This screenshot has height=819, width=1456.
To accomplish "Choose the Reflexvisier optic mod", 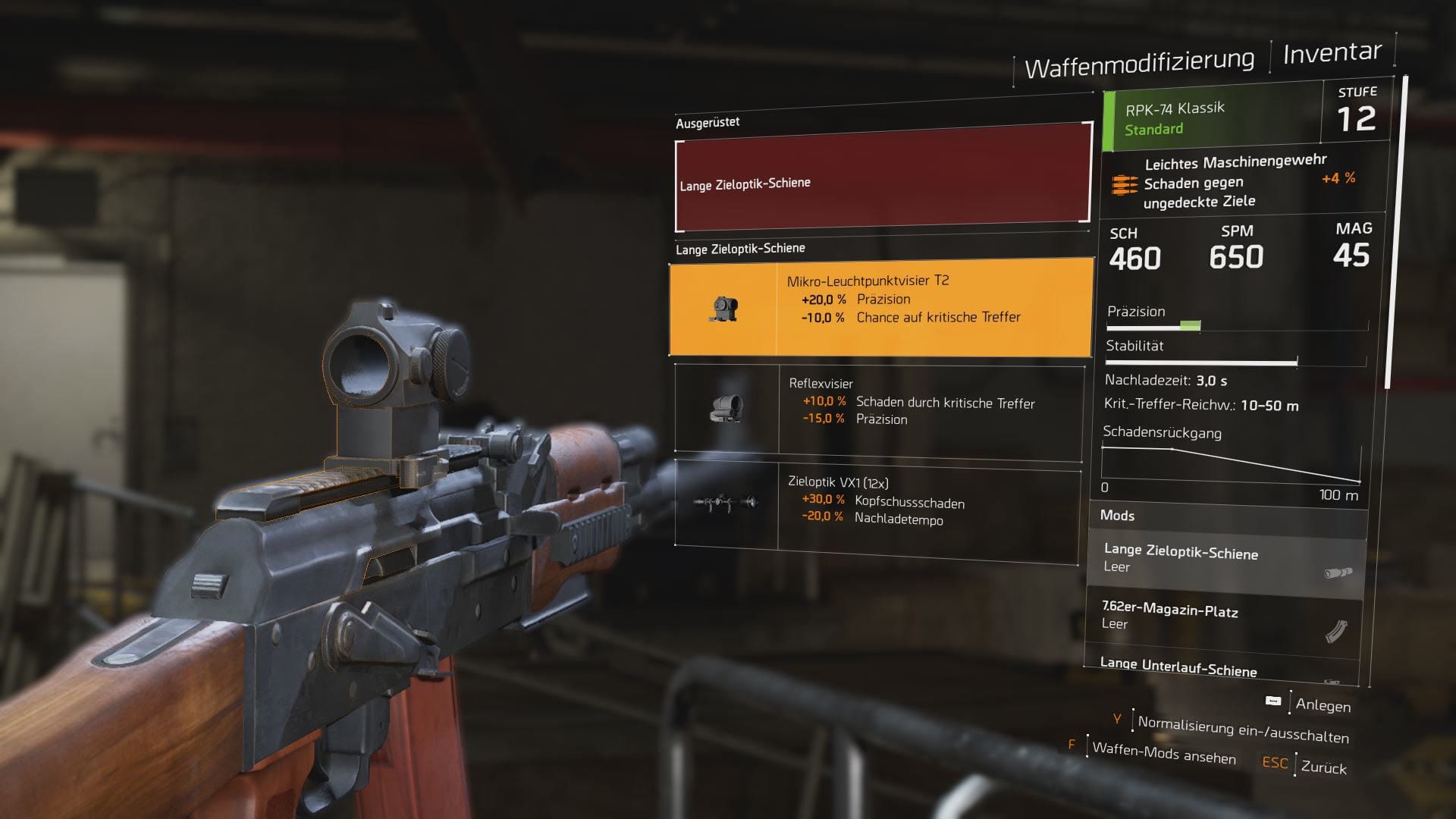I will click(878, 410).
